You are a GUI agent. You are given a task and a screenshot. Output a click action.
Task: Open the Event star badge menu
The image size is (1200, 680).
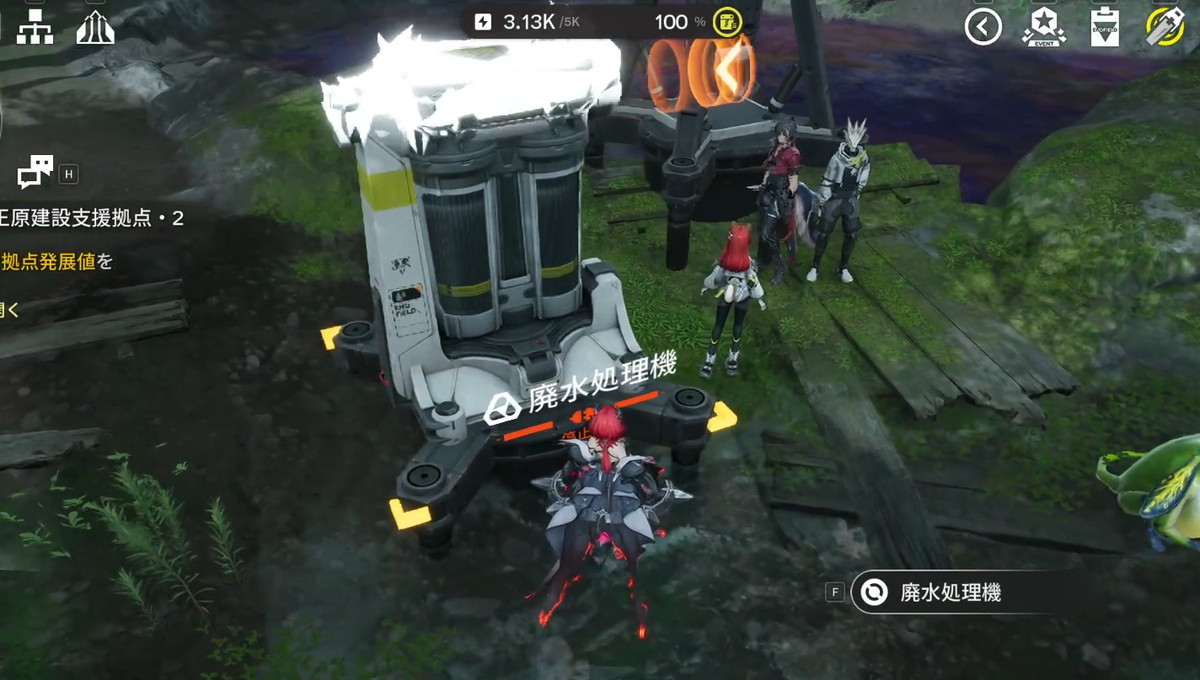tap(1043, 27)
